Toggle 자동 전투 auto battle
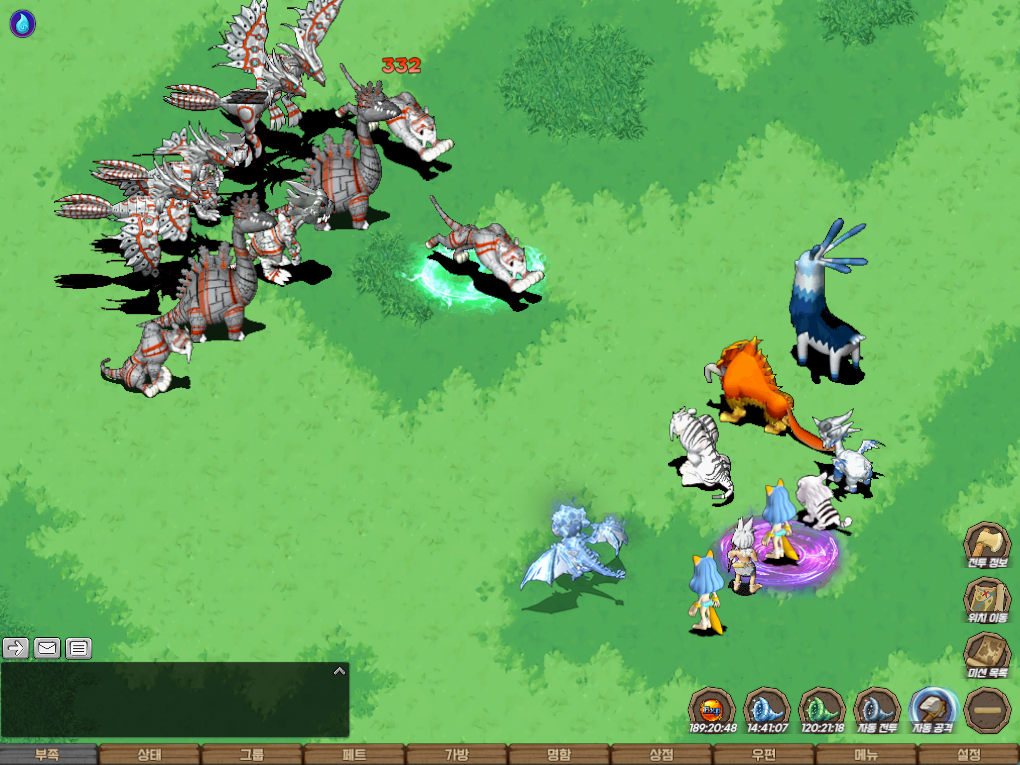Viewport: 1020px width, 765px height. [877, 710]
